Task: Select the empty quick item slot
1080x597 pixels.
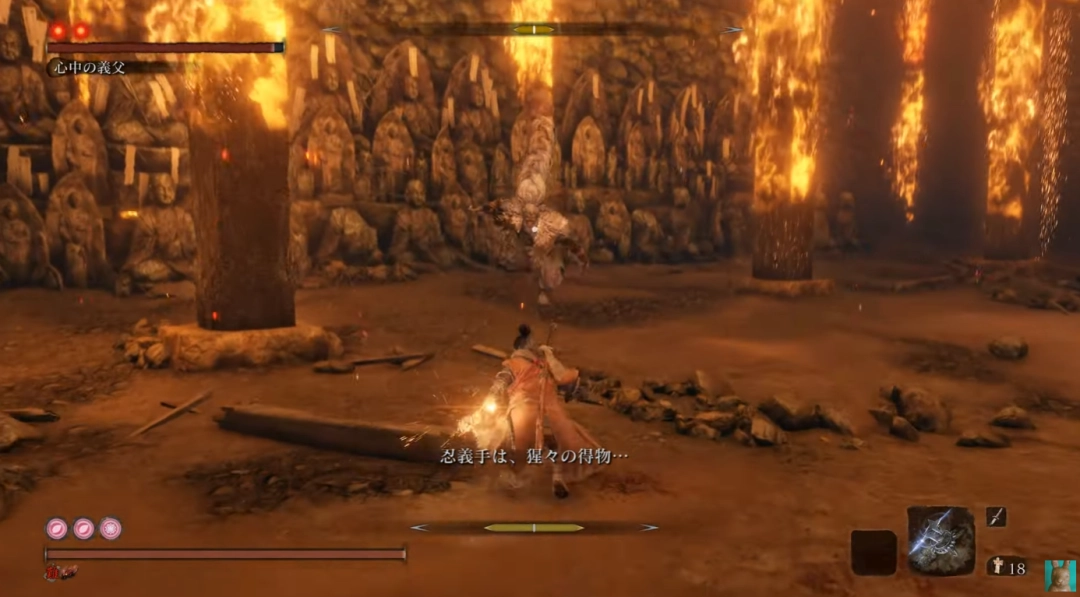Action: pos(873,552)
